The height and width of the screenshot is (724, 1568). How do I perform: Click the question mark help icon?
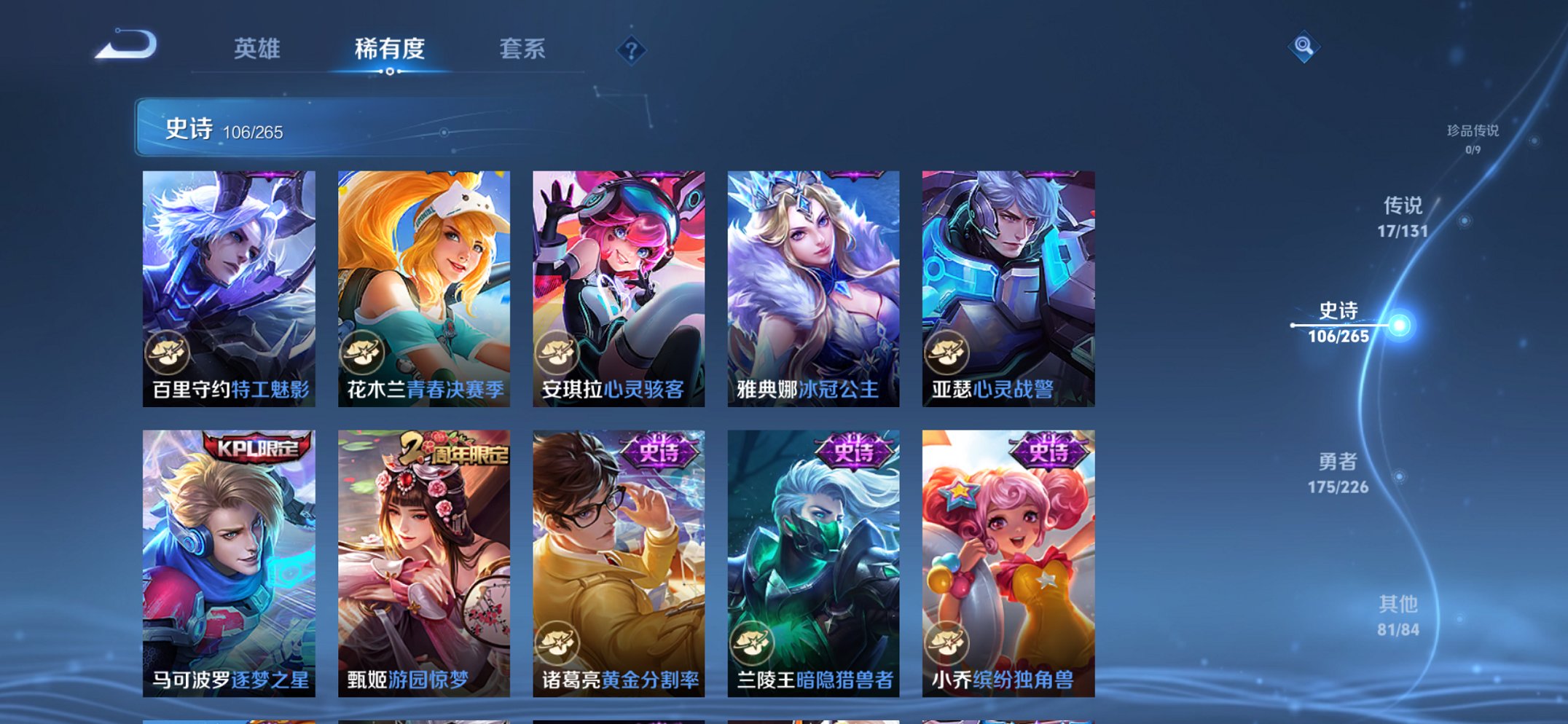[632, 49]
